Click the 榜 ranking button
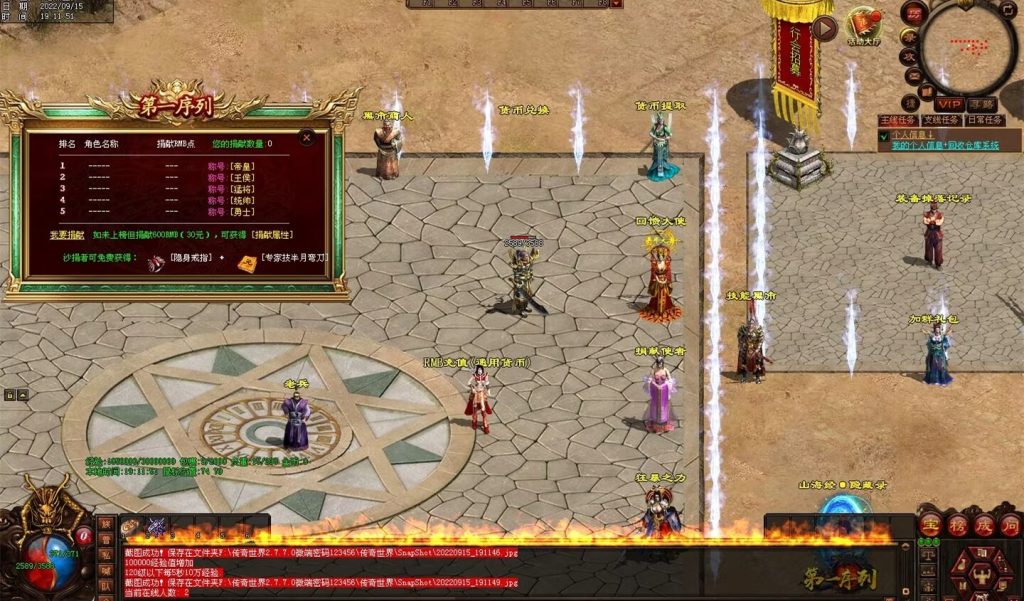This screenshot has width=1024, height=601. click(958, 523)
